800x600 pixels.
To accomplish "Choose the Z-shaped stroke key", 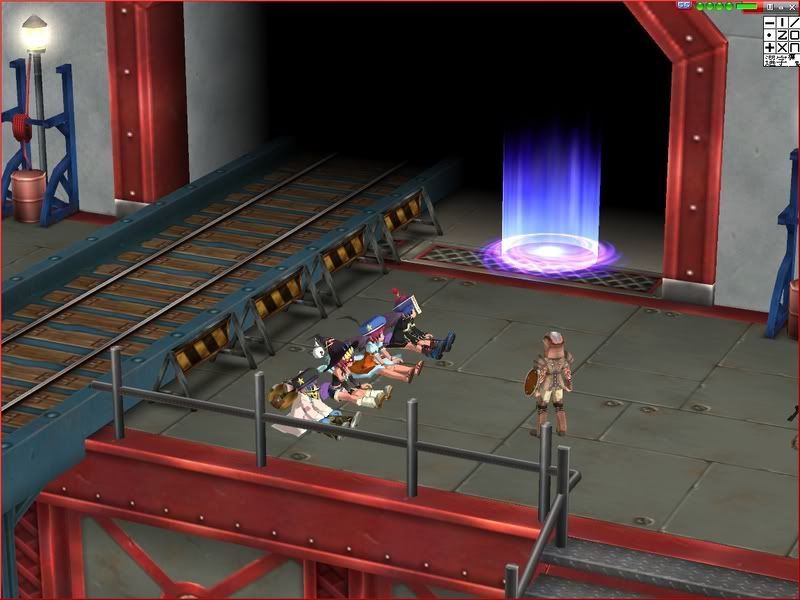I will (782, 34).
